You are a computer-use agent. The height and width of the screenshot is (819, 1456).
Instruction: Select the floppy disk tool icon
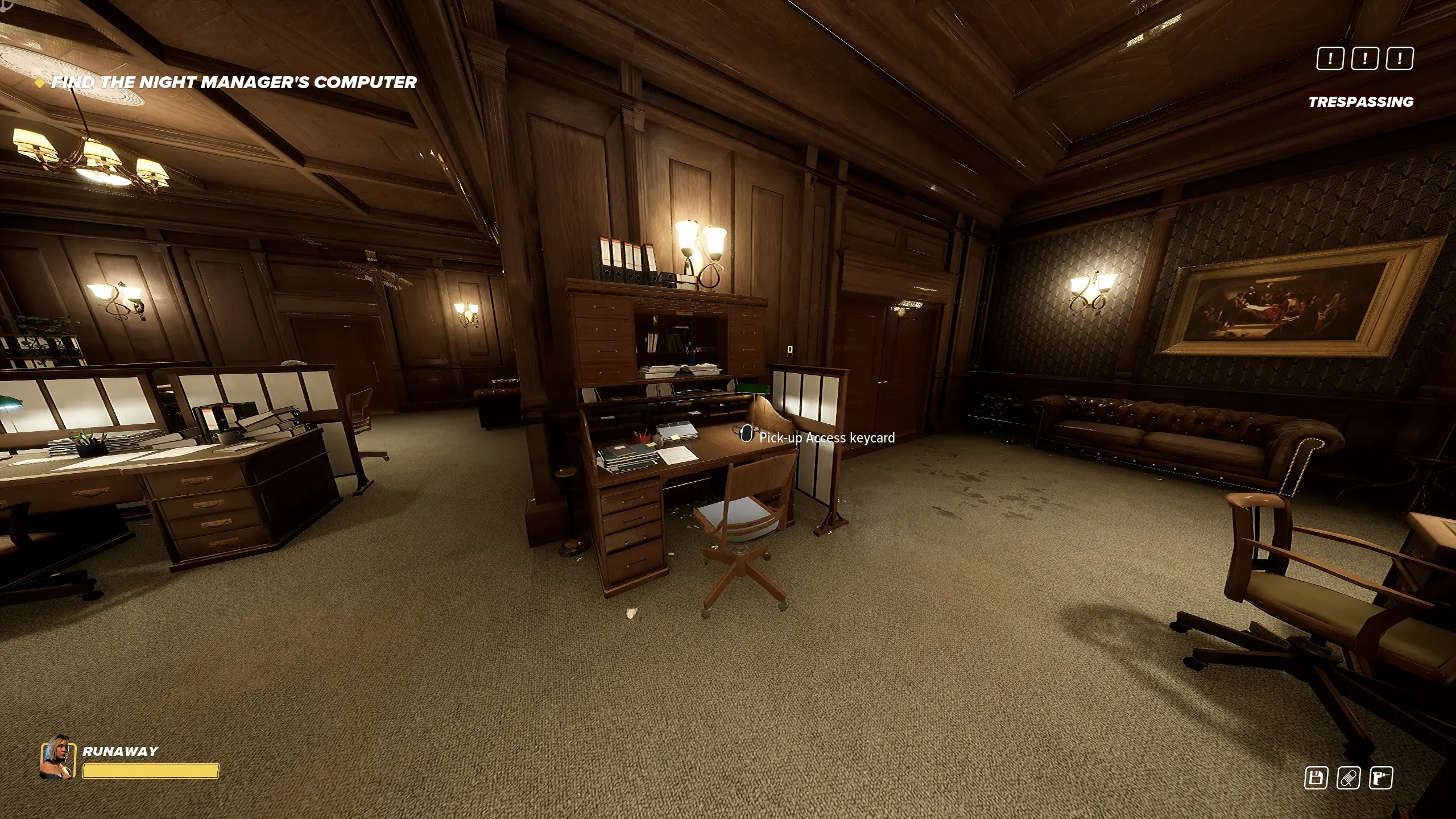1316,778
